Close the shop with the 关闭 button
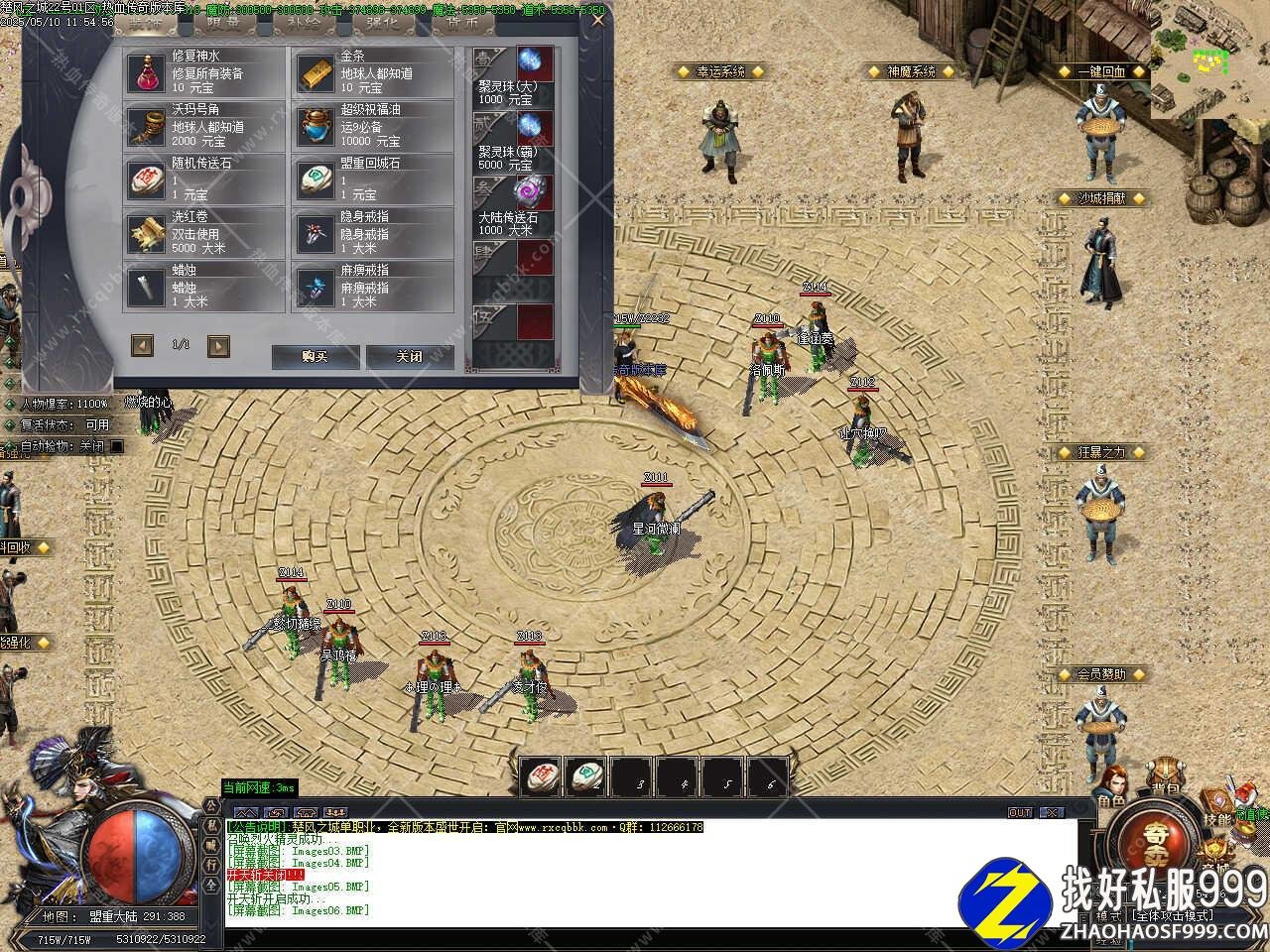 pyautogui.click(x=410, y=356)
